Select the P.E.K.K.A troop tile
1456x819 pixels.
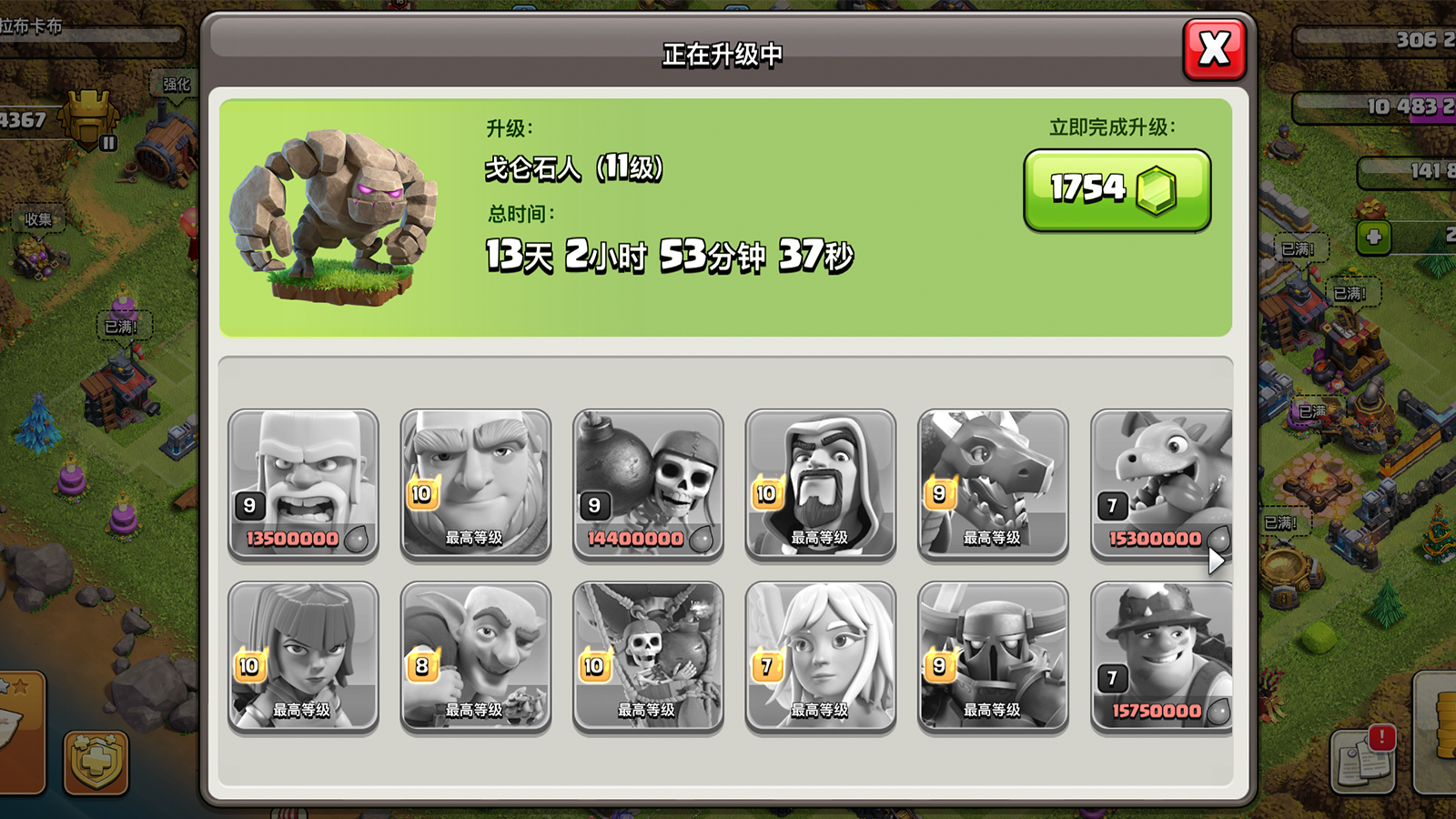(993, 656)
